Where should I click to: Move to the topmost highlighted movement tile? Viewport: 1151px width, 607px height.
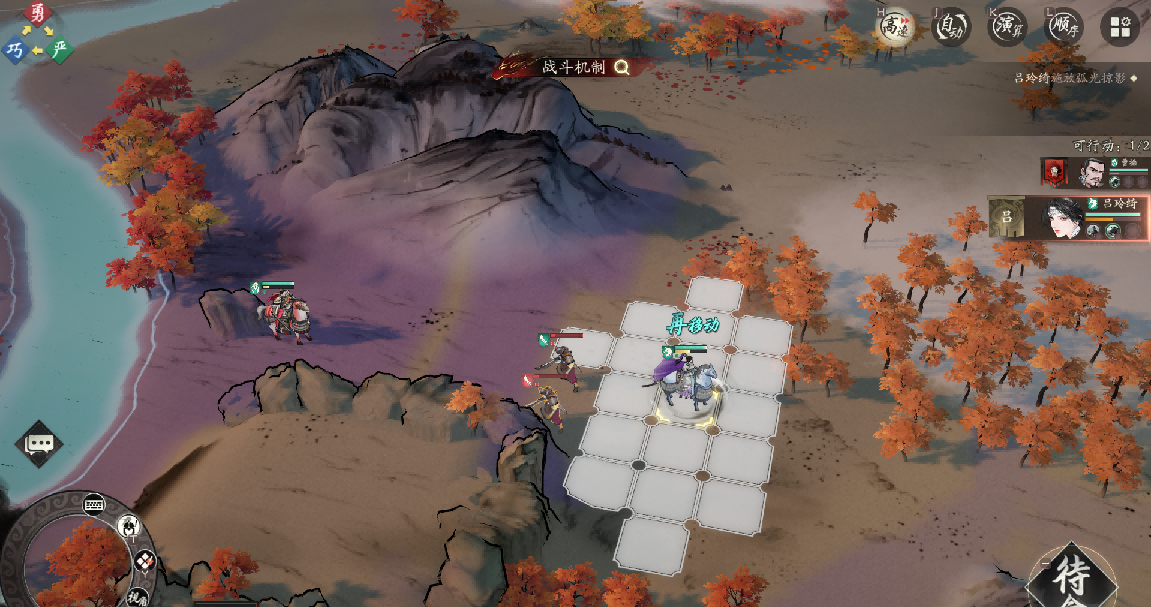tap(715, 295)
